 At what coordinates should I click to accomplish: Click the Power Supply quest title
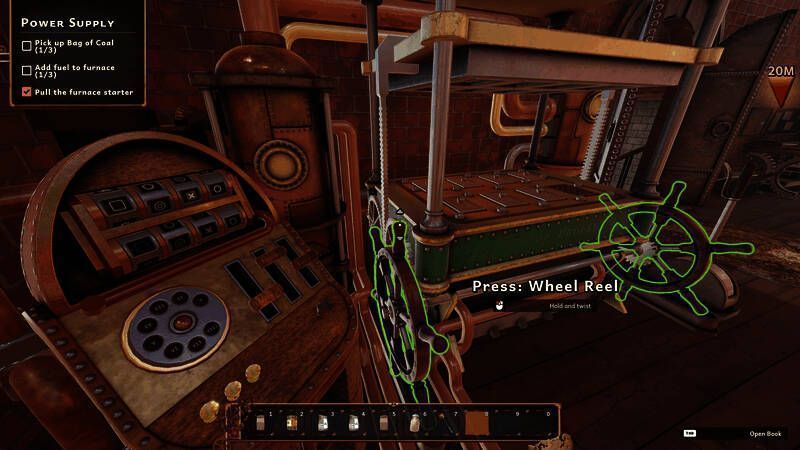click(67, 23)
